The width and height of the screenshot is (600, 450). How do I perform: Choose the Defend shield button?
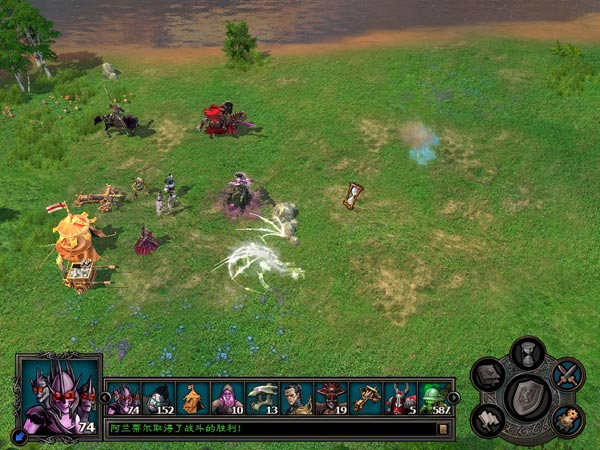coord(527,397)
